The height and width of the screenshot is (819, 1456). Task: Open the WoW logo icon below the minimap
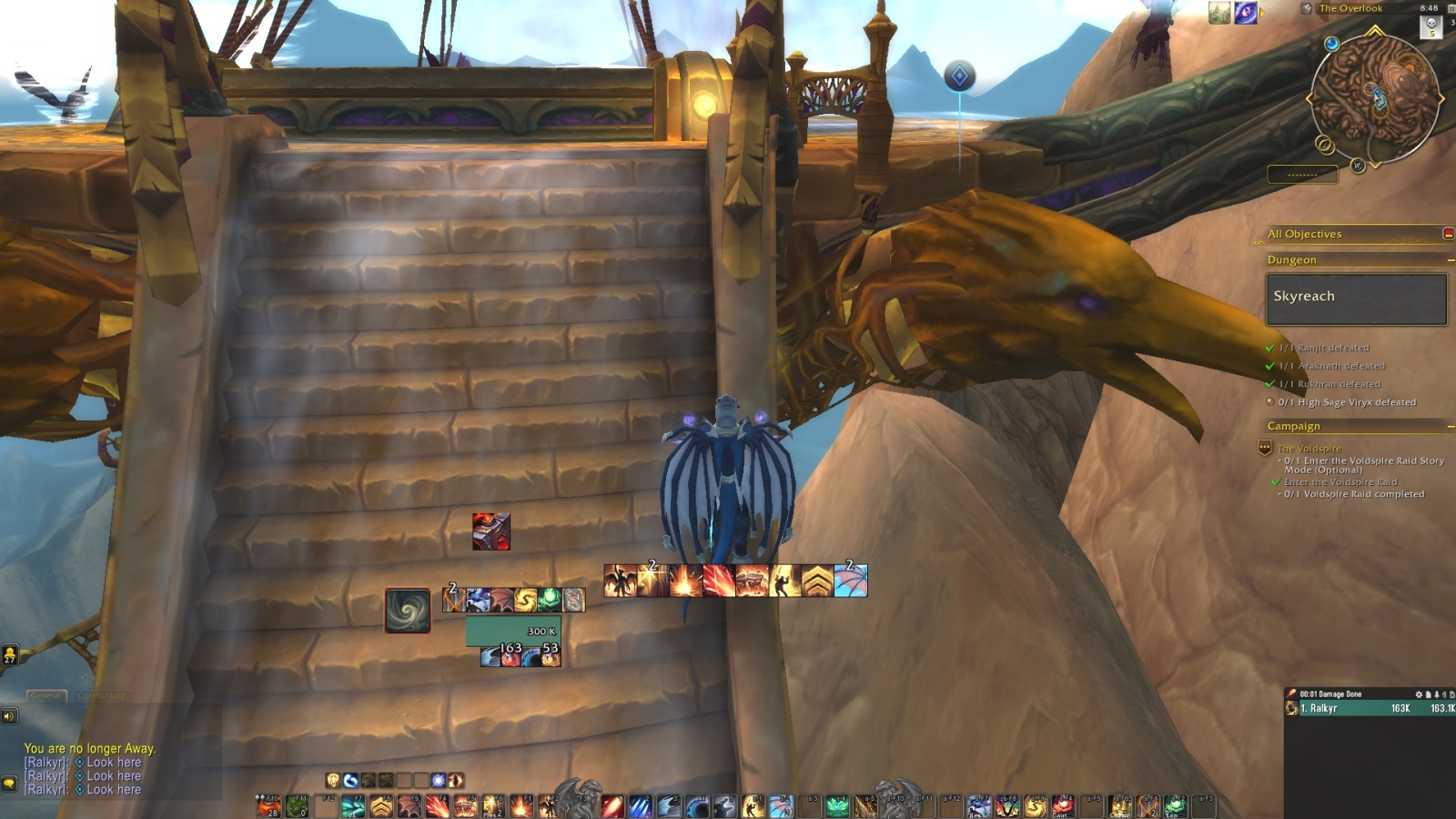pyautogui.click(x=1358, y=167)
